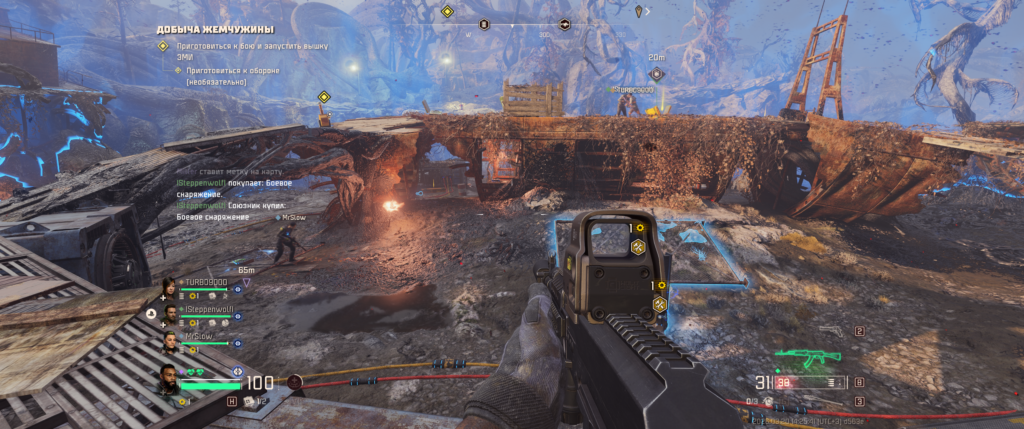Select TURBO9000's squad portrait

tap(170, 287)
